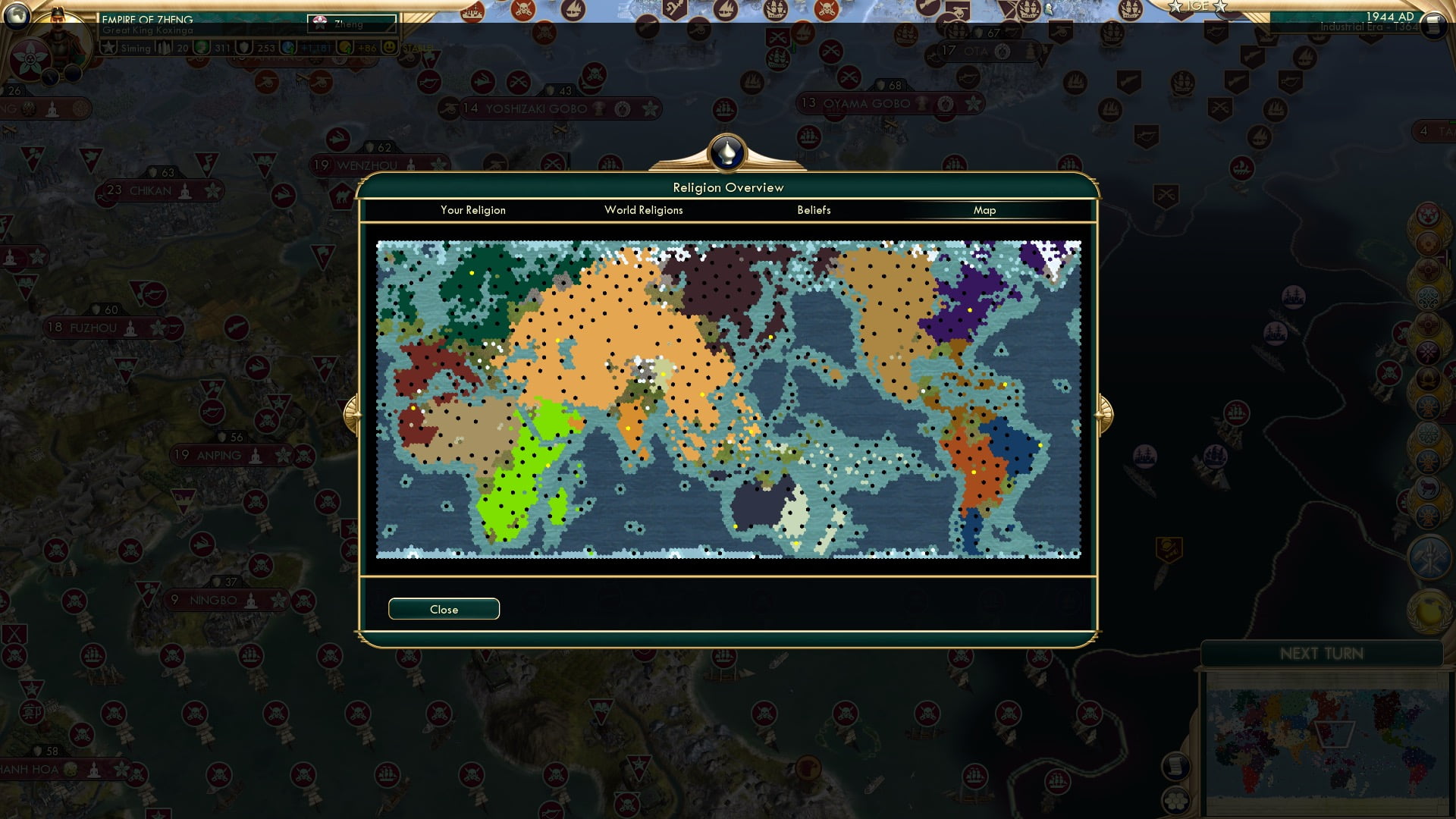Open the World Religions tab
This screenshot has height=819, width=1456.
[x=643, y=210]
